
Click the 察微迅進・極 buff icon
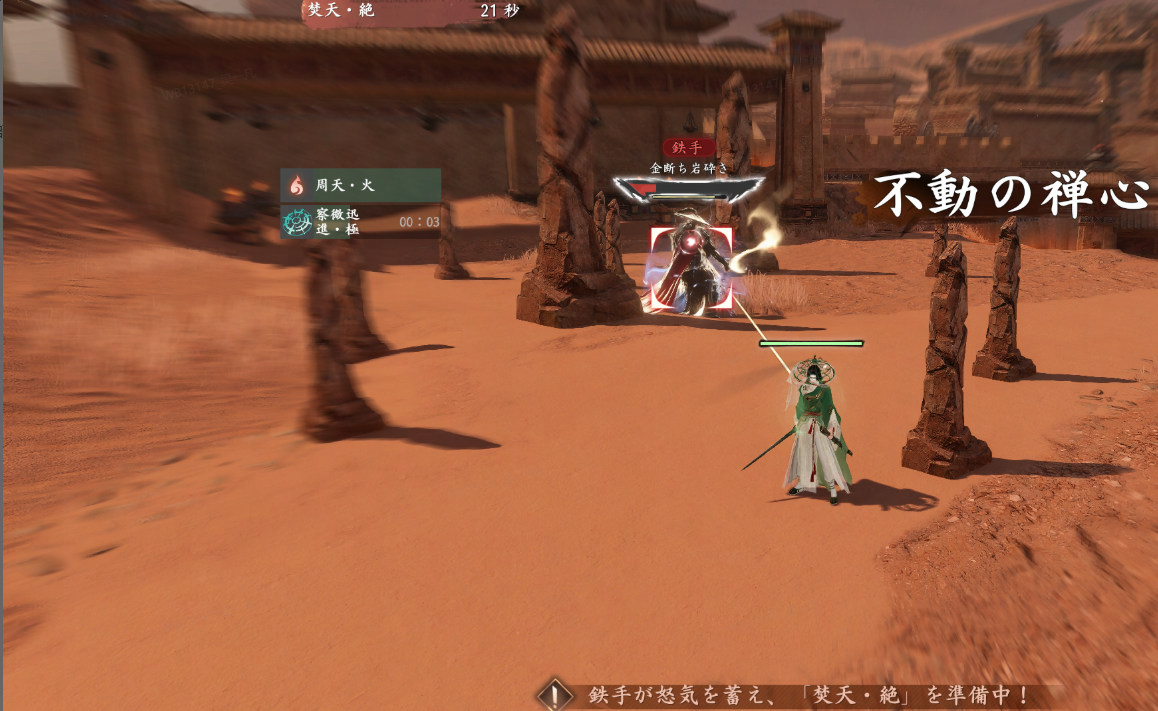(297, 221)
